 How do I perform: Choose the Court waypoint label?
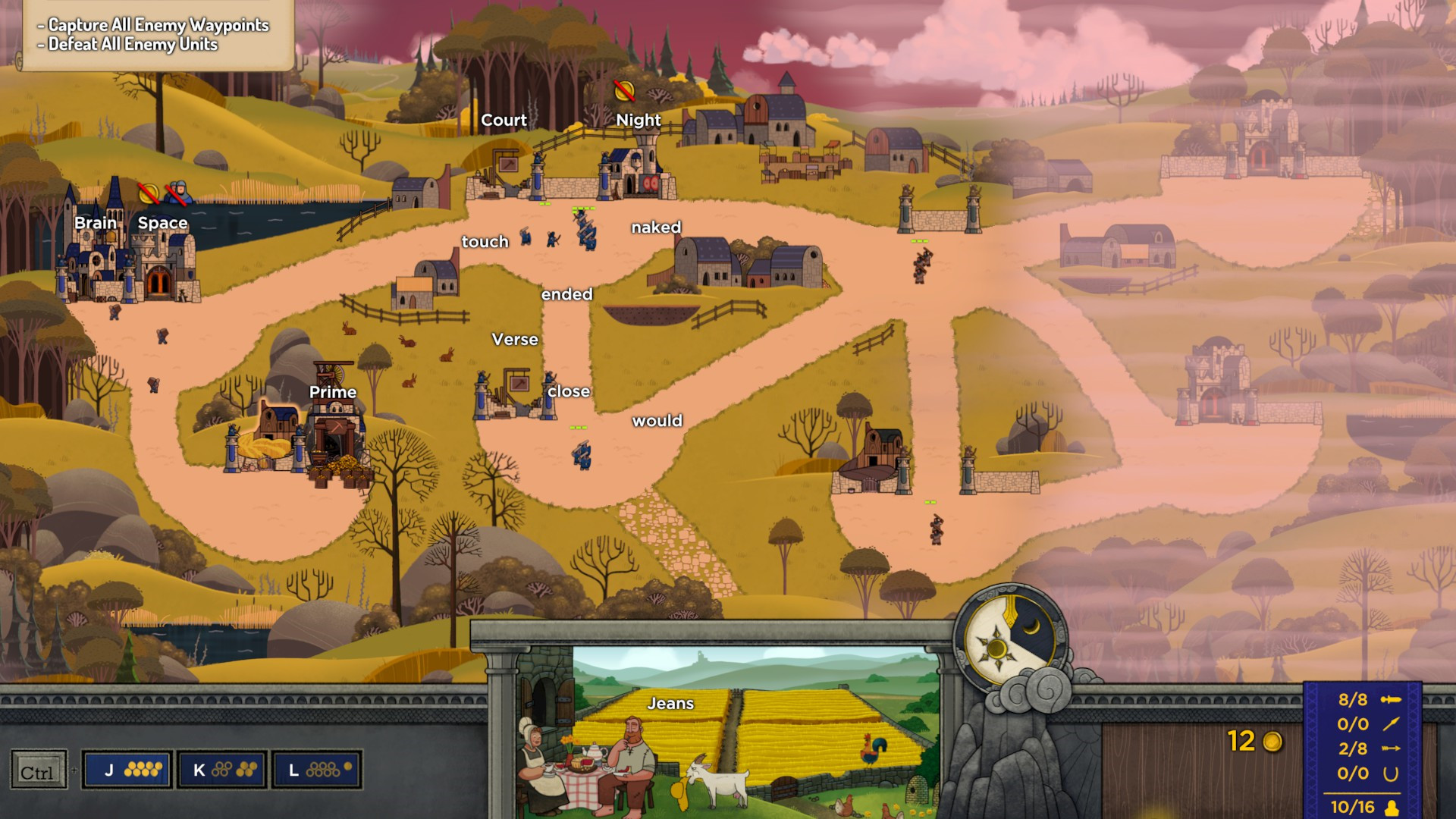pyautogui.click(x=504, y=121)
